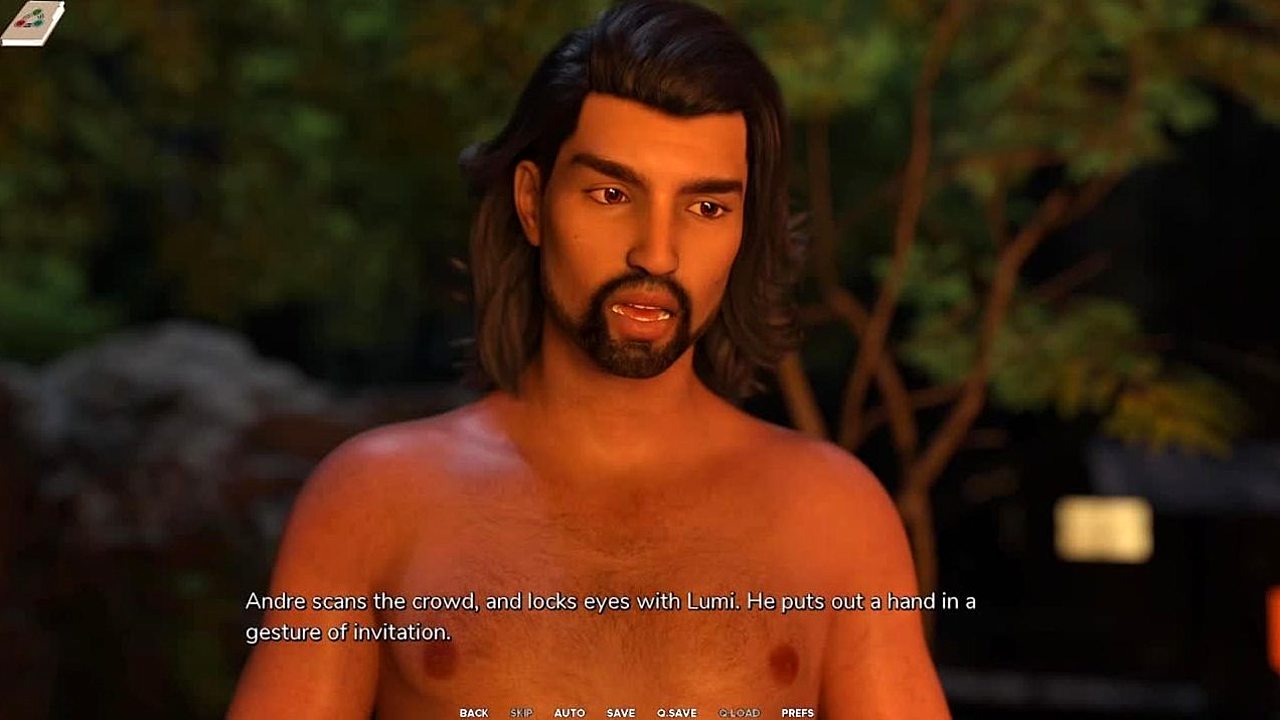The image size is (1280, 720).
Task: Go back one line with BACK
Action: point(474,713)
